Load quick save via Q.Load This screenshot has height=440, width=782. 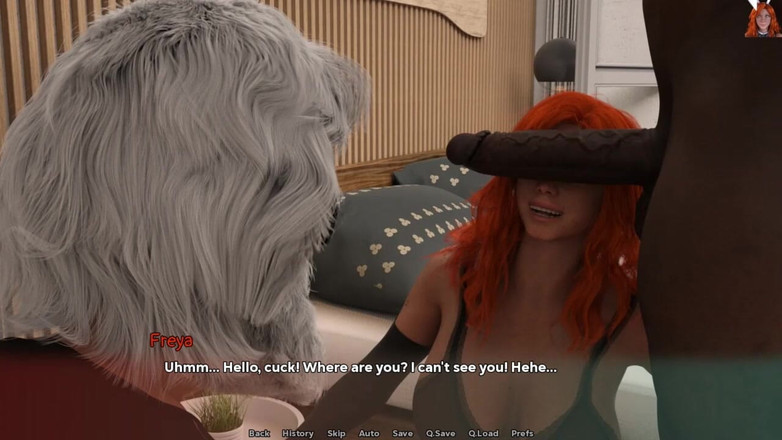(x=483, y=433)
